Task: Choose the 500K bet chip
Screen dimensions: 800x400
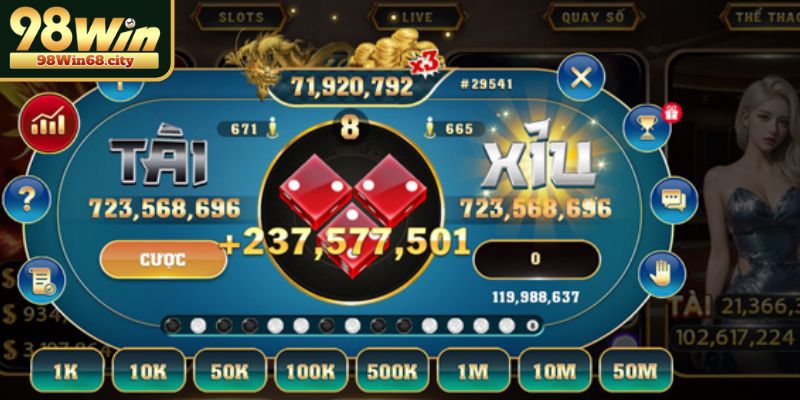Action: click(392, 371)
